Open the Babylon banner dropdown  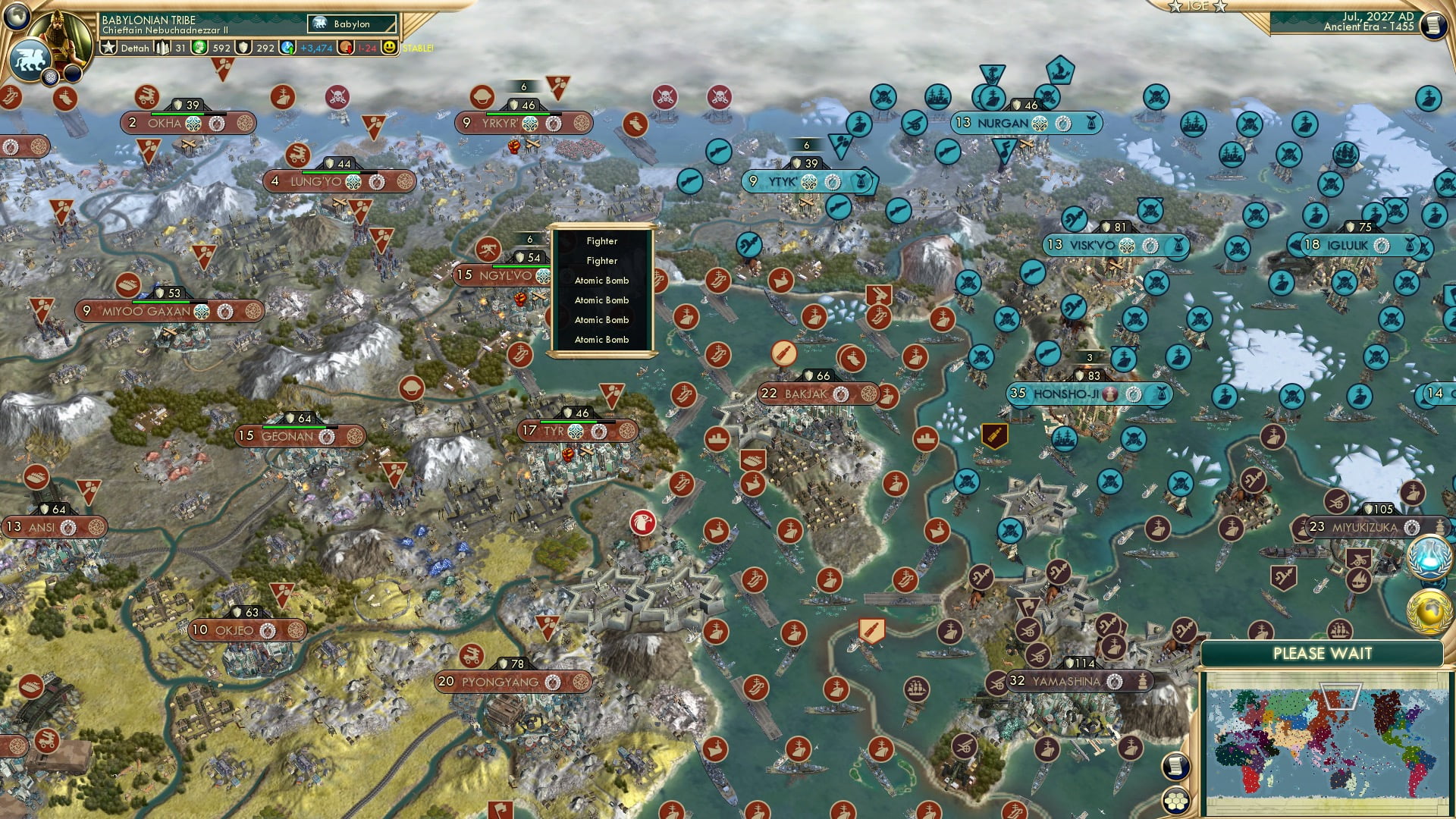350,24
